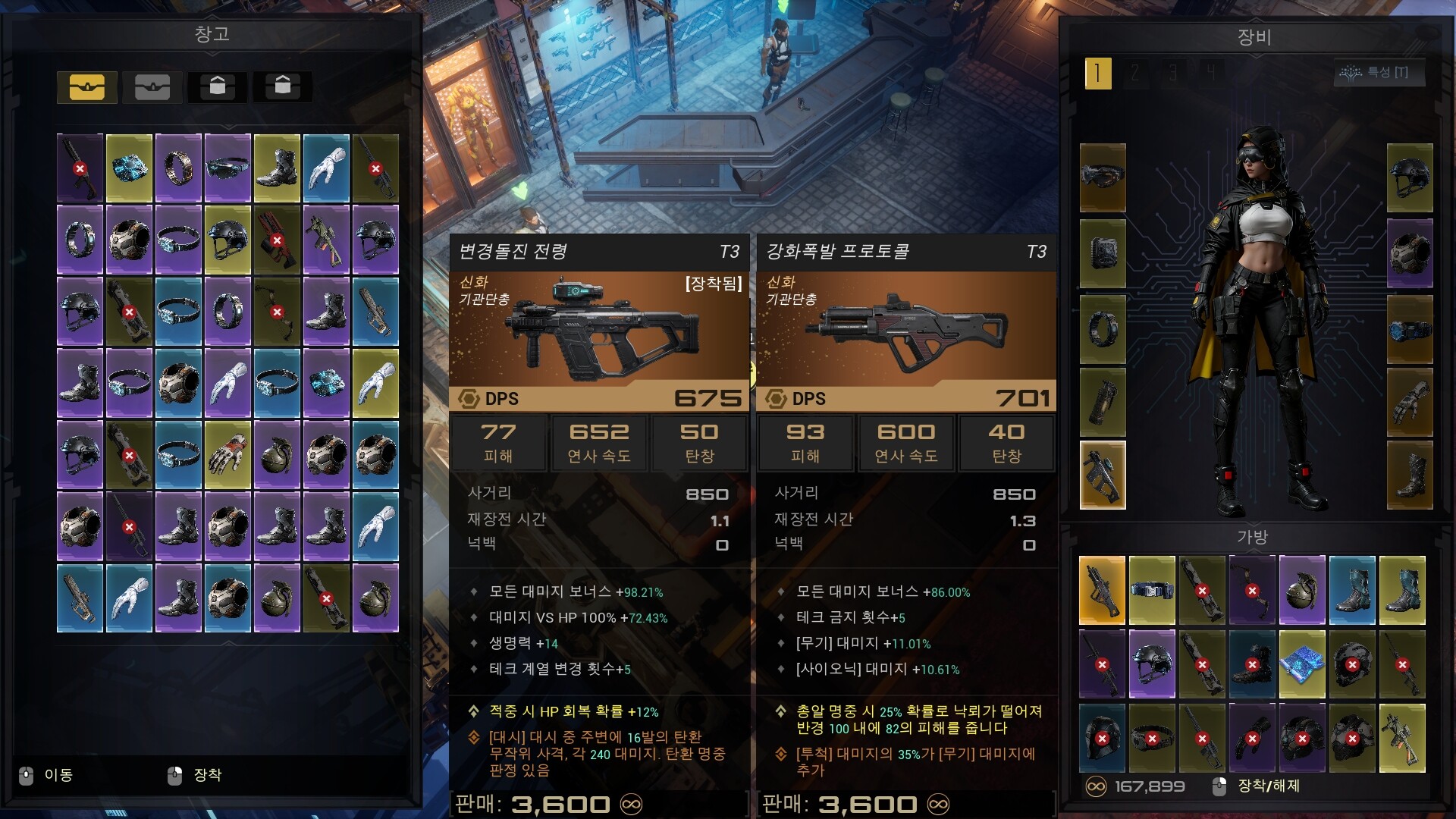
Task: Open the fourth closed-box storage tab
Action: 282,86
